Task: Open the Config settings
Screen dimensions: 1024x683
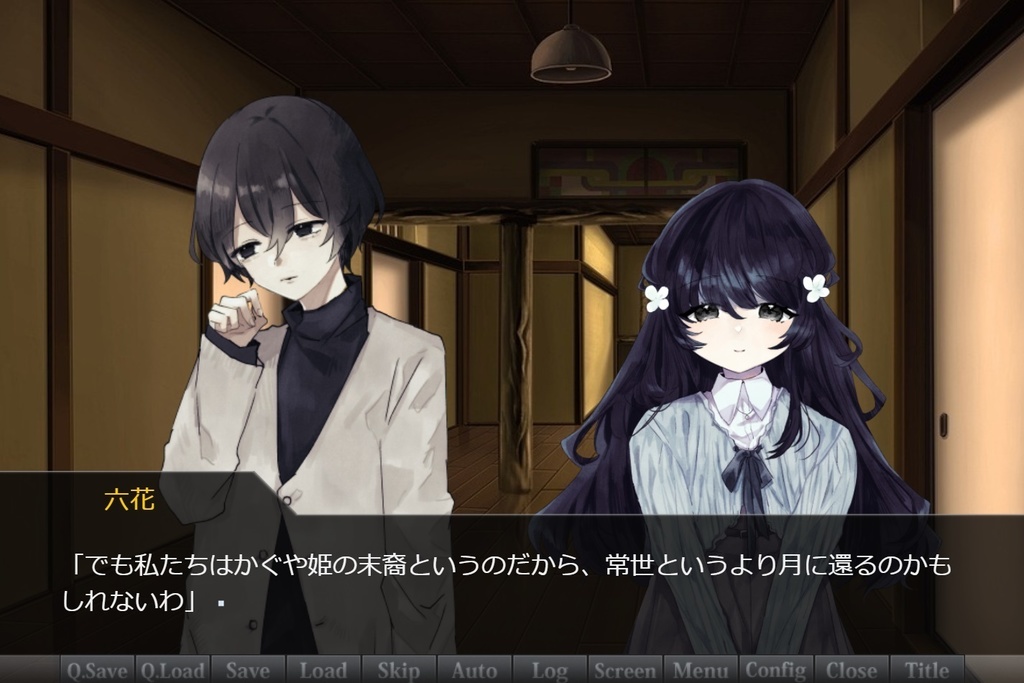Action: 776,670
